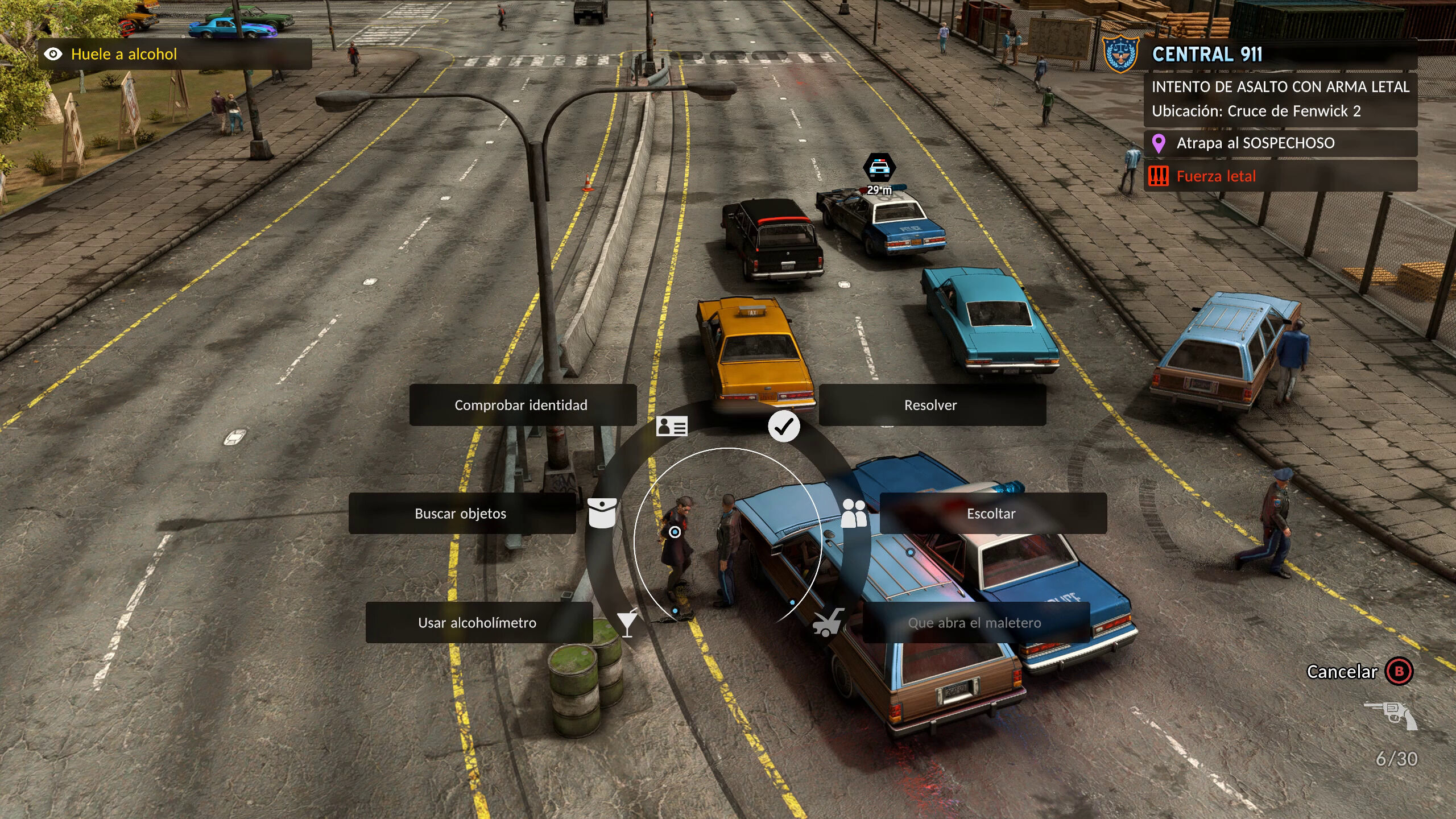Click the two-person escort icon
Screen dimensions: 1456x819
pos(854,513)
